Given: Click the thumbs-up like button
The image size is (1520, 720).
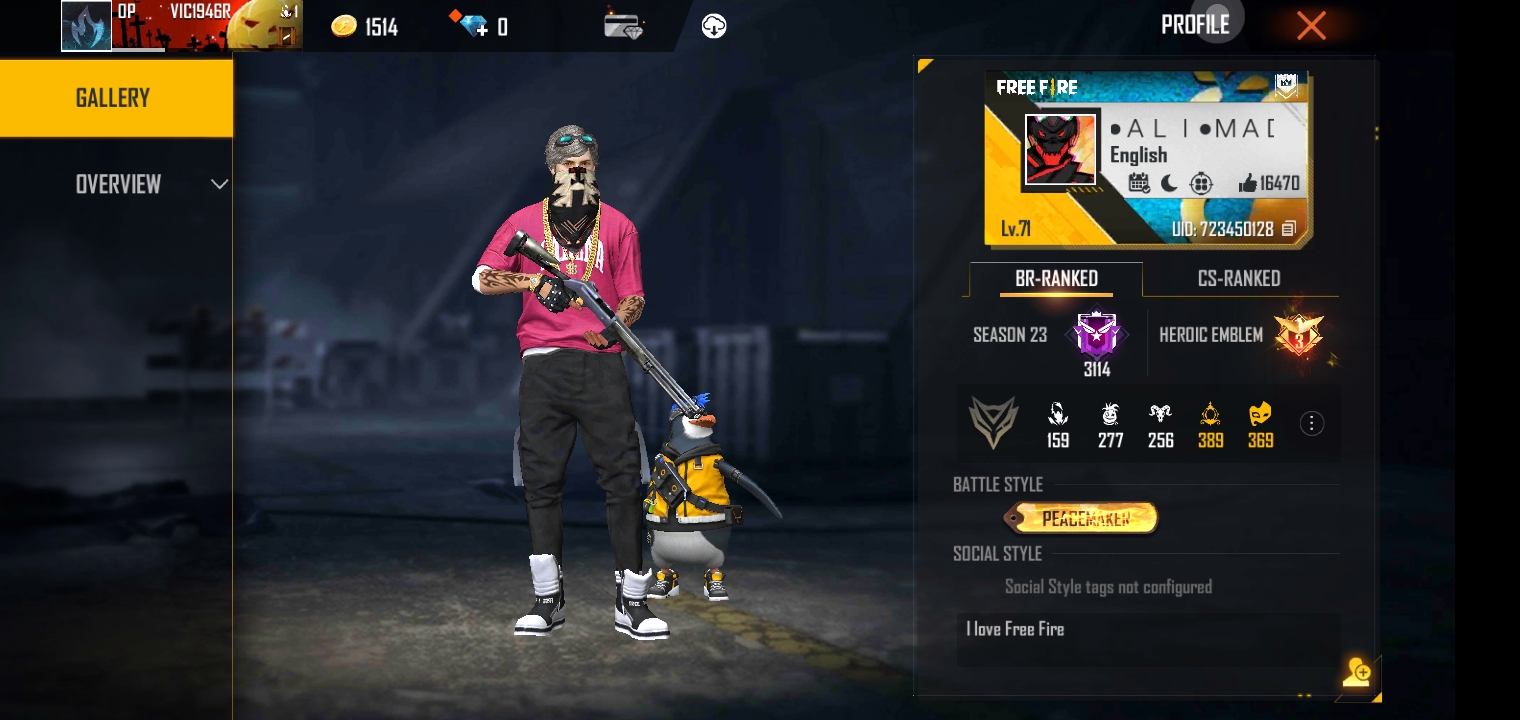Looking at the screenshot, I should pos(1247,183).
